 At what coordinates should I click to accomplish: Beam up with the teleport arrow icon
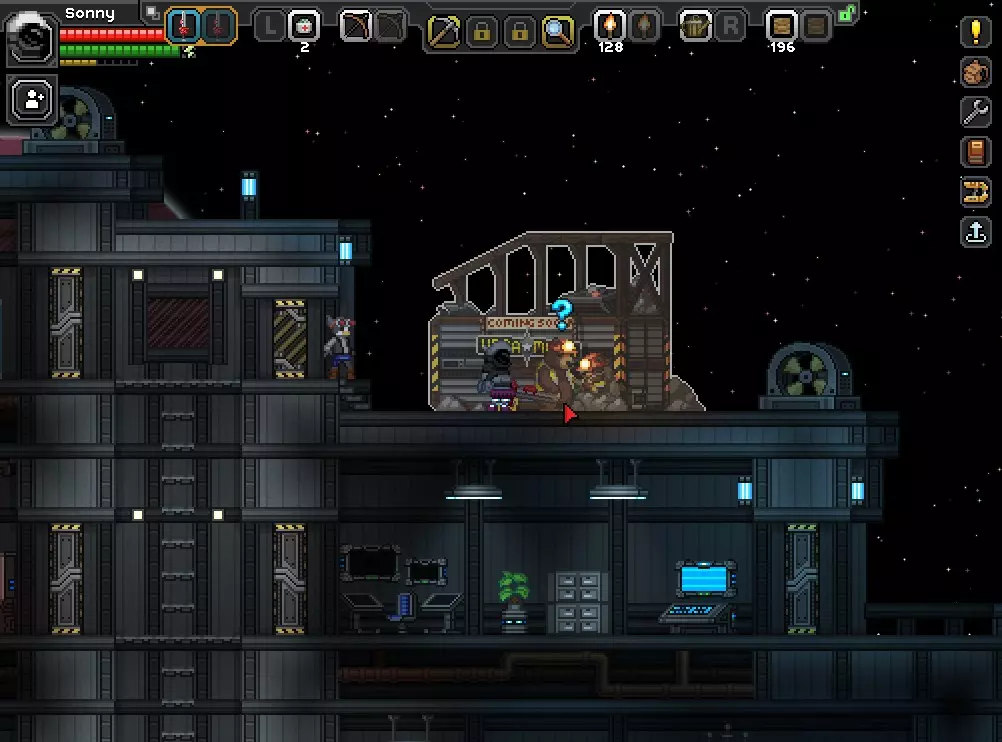975,232
